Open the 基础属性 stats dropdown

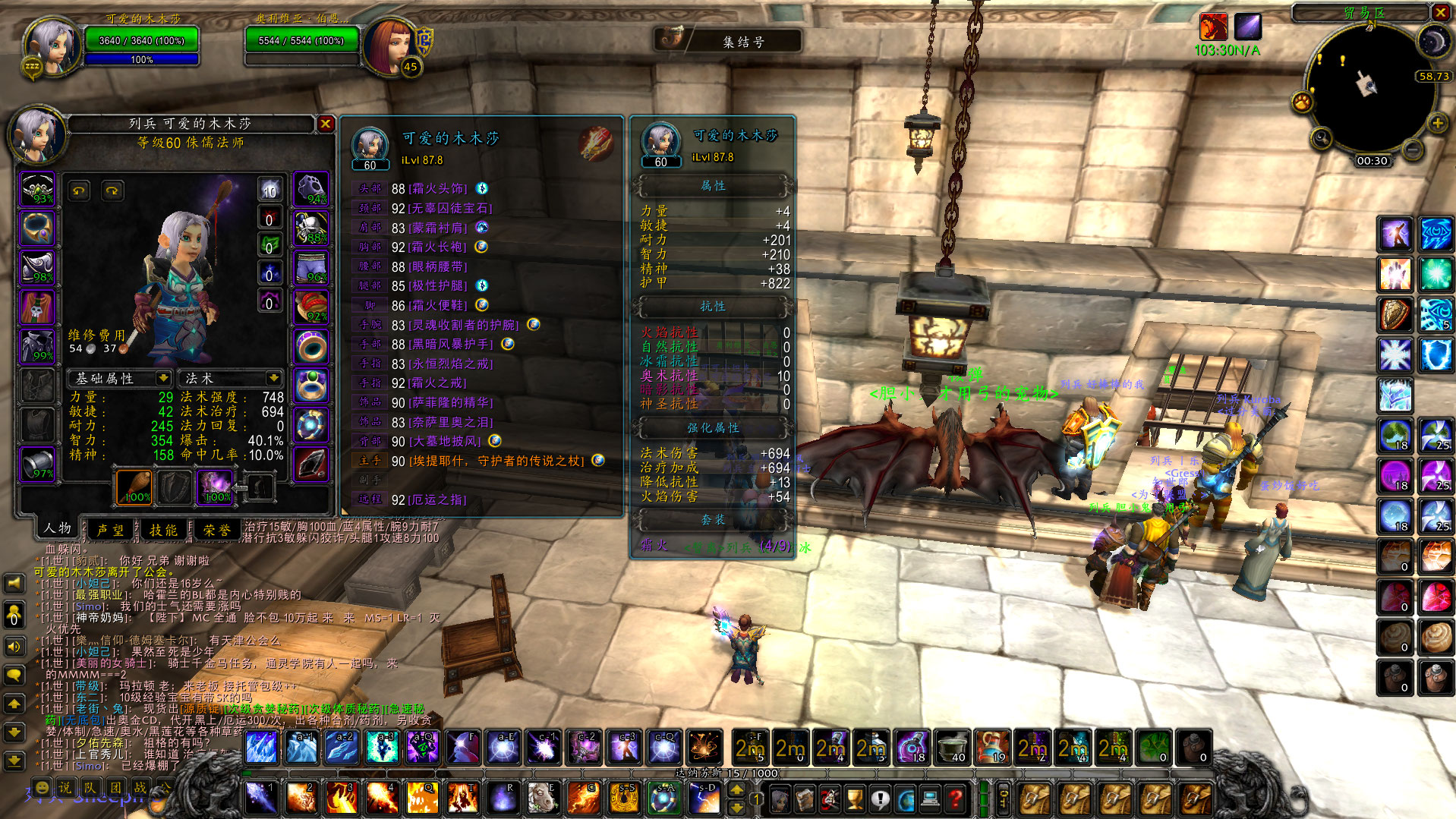[162, 378]
